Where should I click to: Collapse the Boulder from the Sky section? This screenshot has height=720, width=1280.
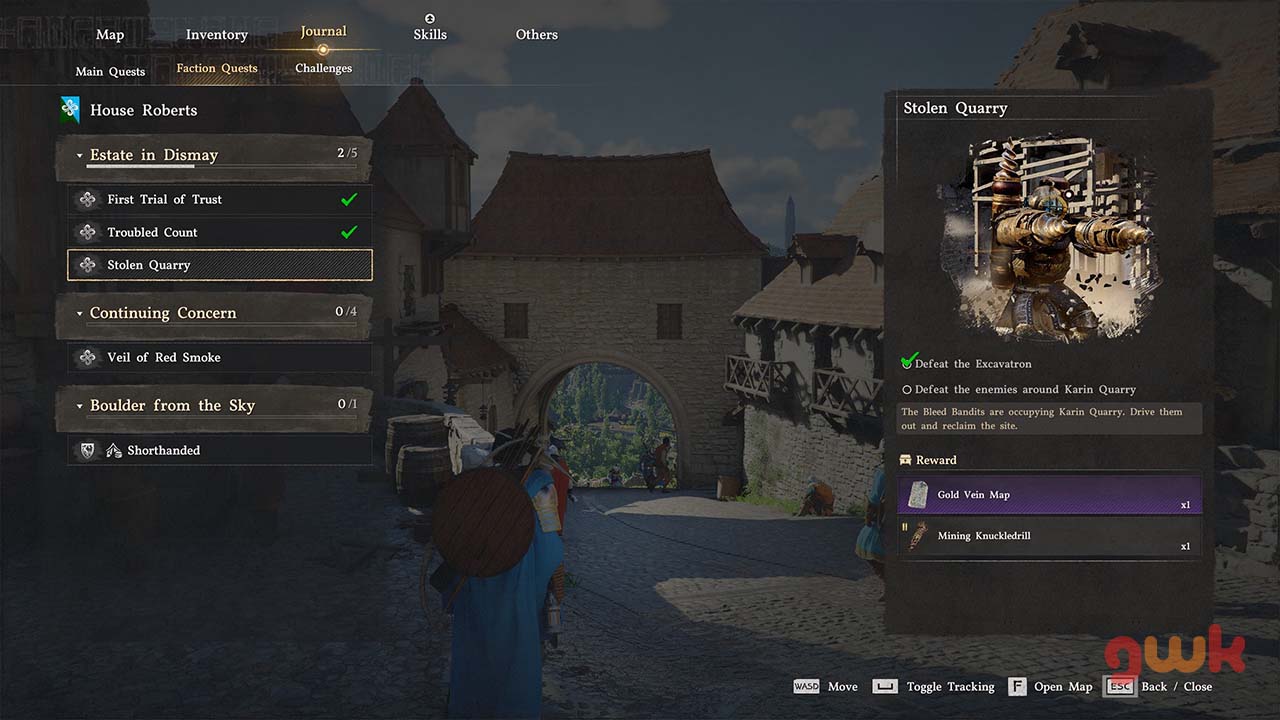[80, 406]
